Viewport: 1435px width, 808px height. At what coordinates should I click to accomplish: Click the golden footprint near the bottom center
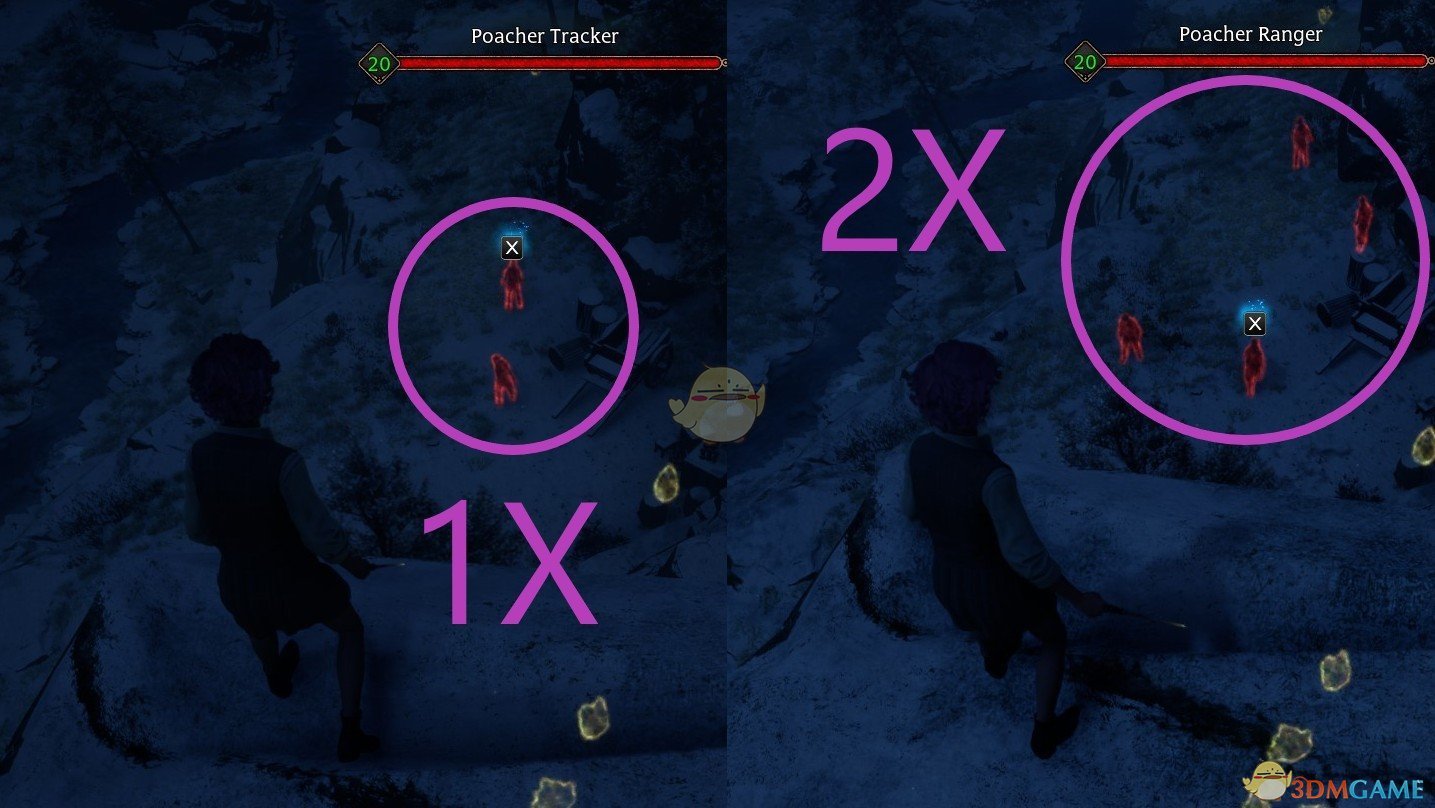point(593,718)
